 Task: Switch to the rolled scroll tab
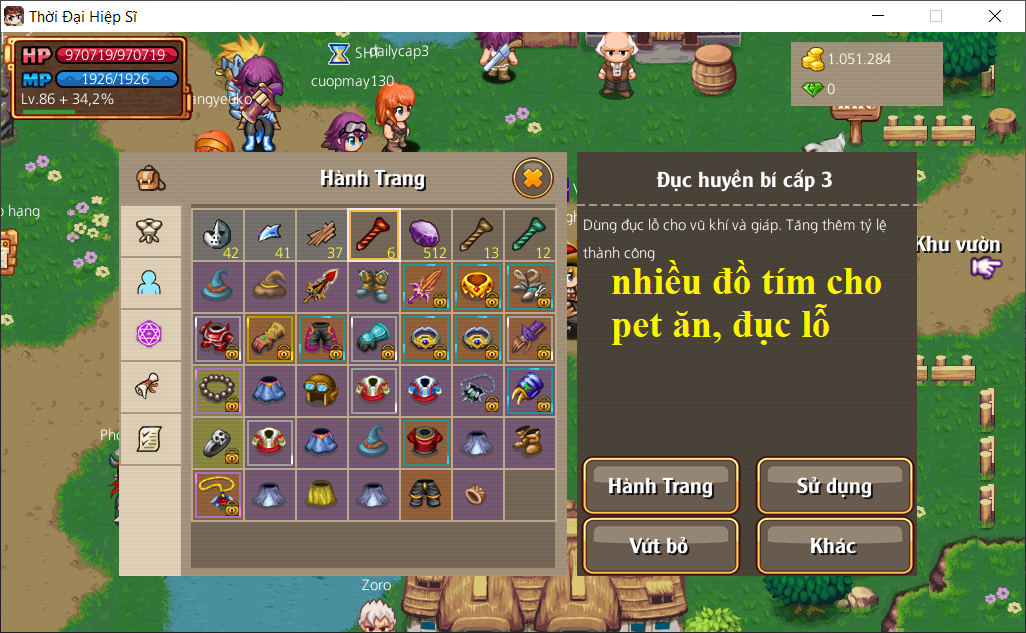tap(150, 387)
